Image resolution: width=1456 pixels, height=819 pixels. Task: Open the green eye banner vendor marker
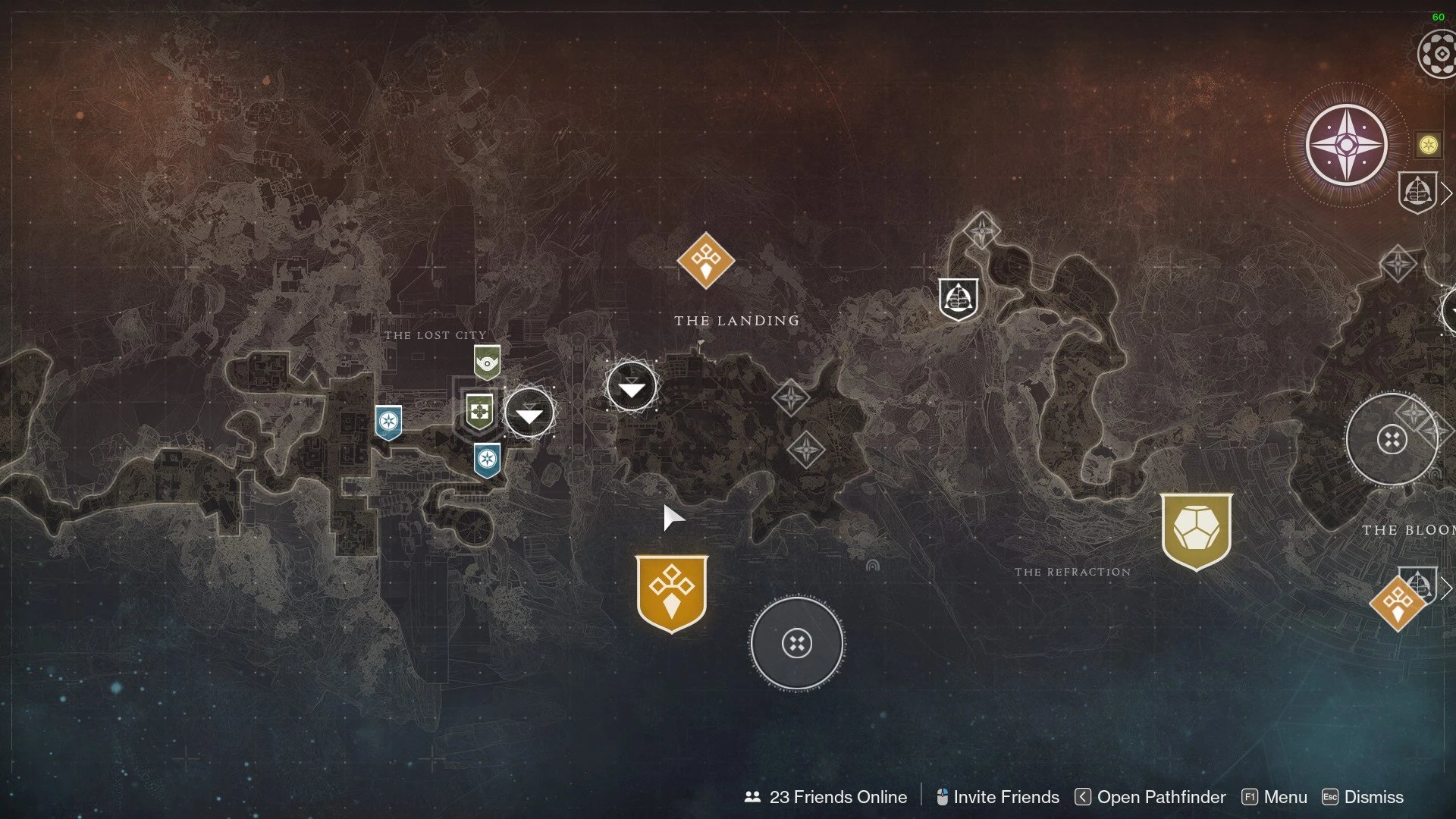[487, 362]
